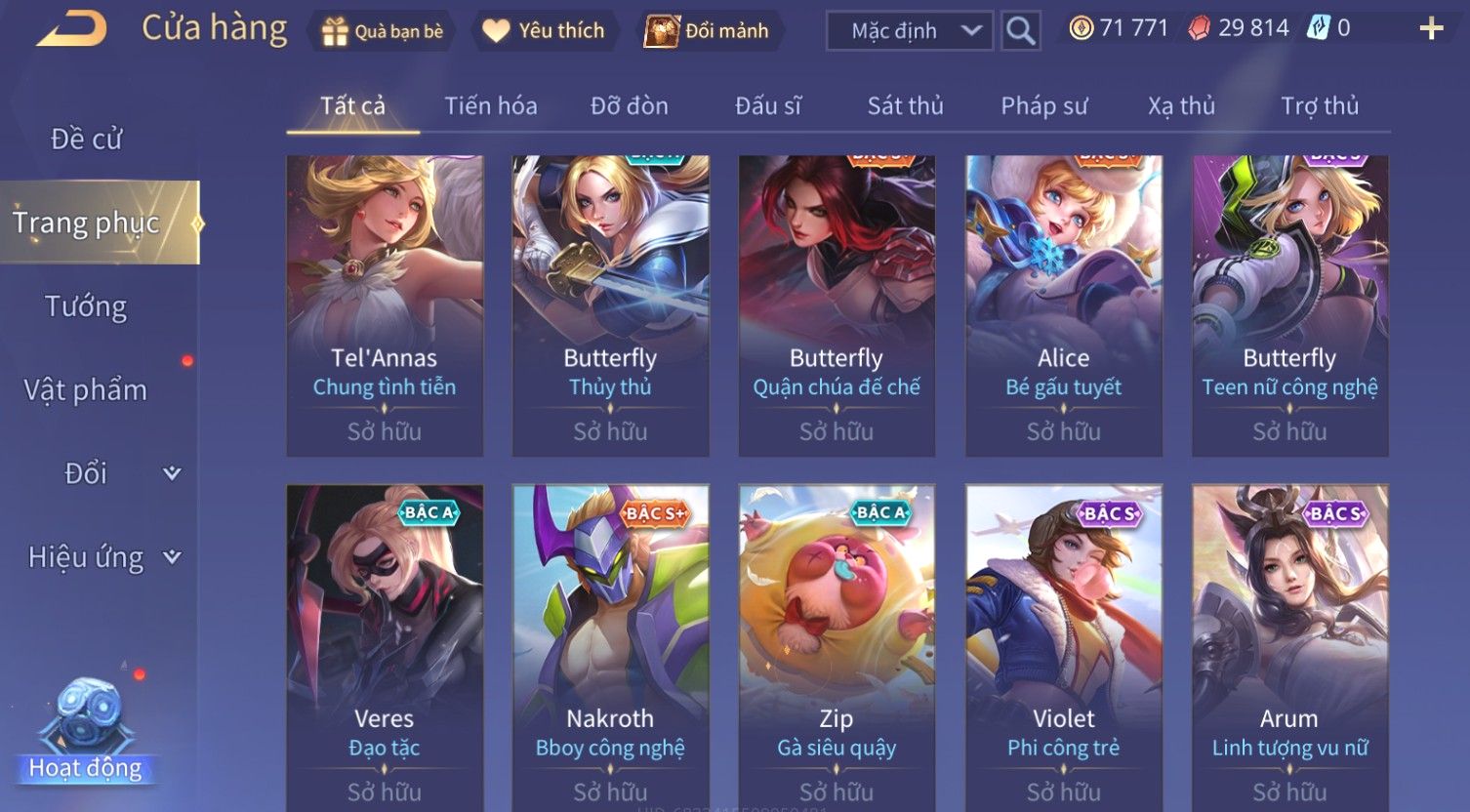This screenshot has width=1470, height=812.
Task: Click the magnifying glass search button
Action: [1021, 31]
